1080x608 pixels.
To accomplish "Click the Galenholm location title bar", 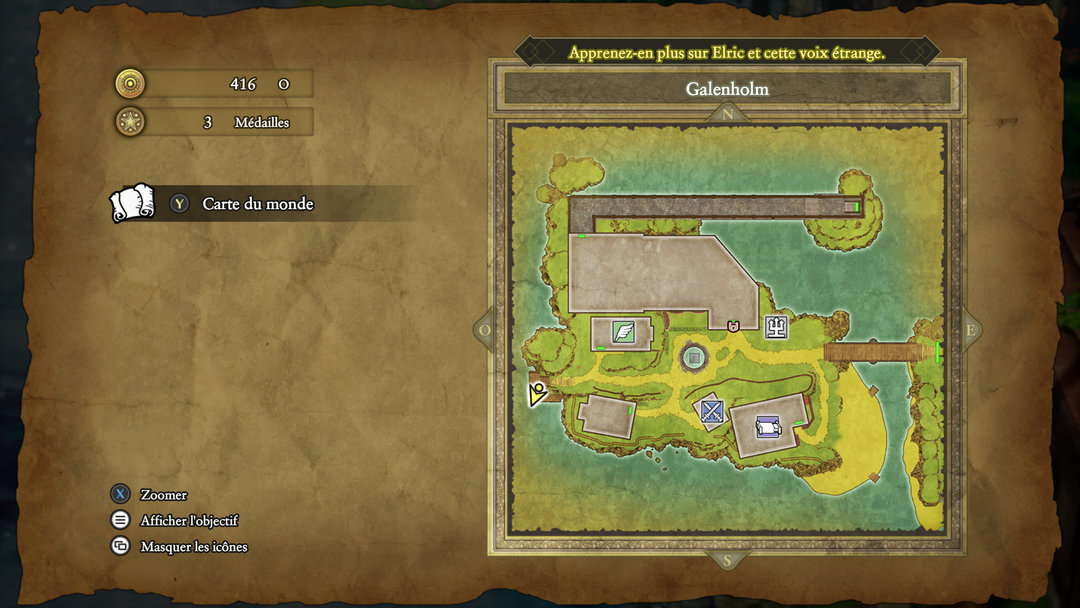I will [x=727, y=89].
